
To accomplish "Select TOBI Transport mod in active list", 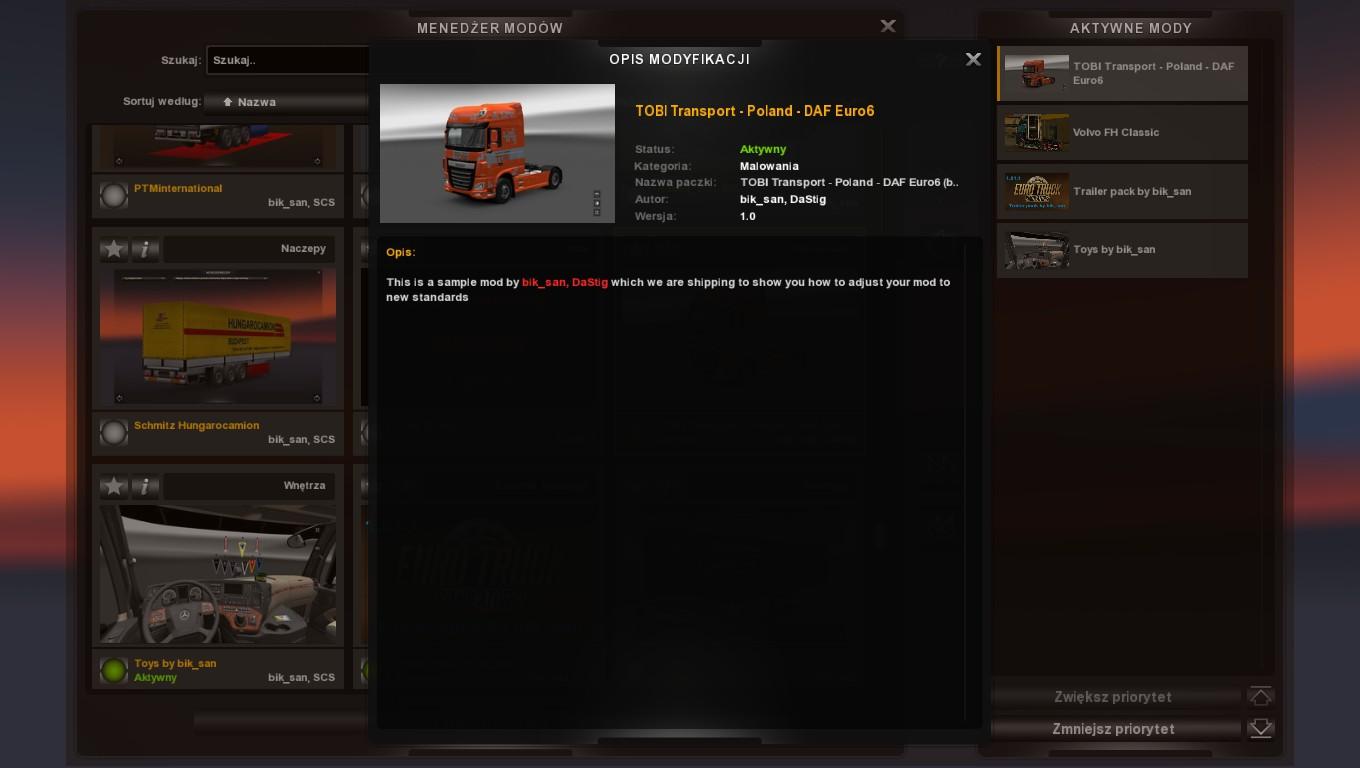I will coord(1122,73).
